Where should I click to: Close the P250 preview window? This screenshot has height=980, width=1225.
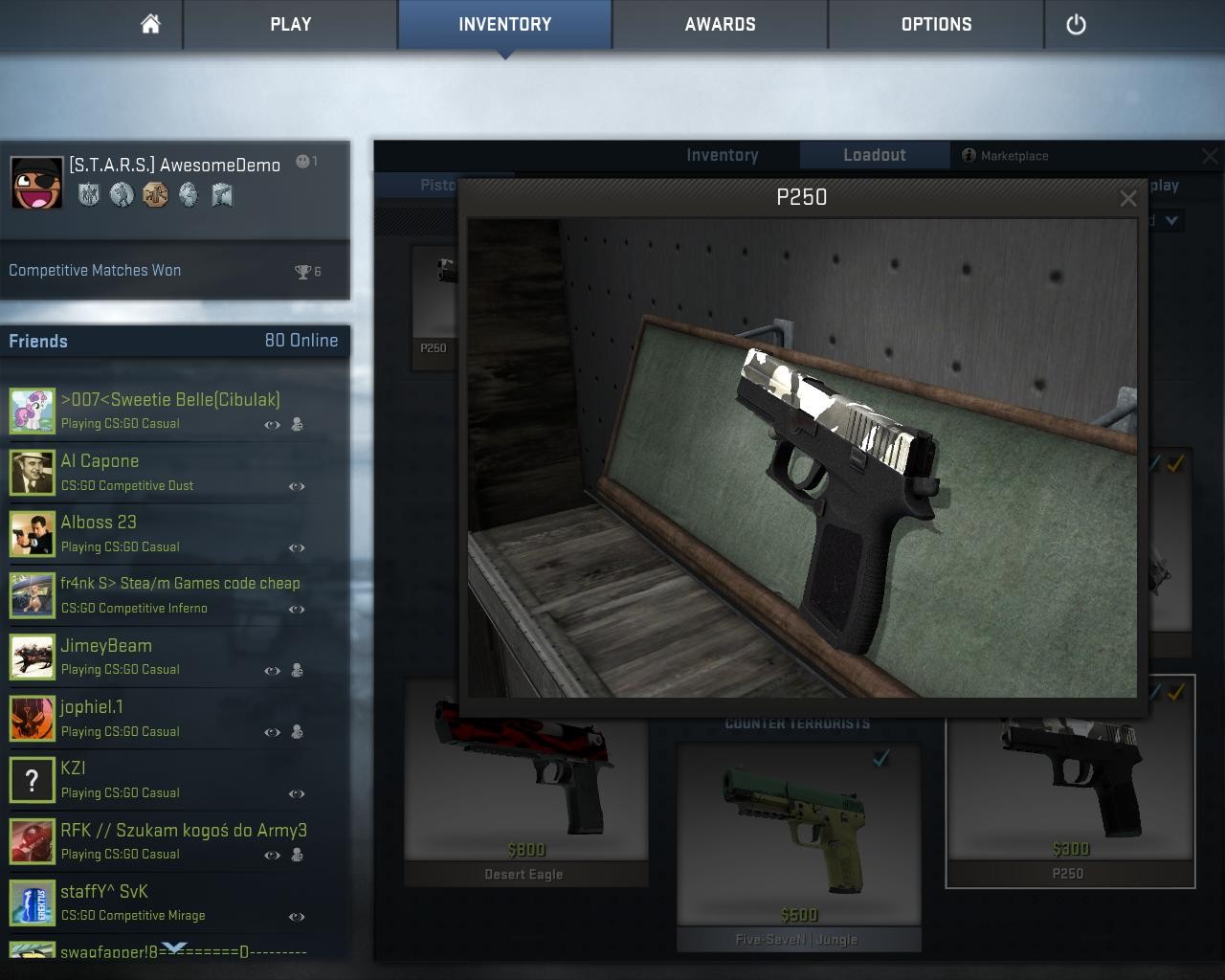(1128, 198)
